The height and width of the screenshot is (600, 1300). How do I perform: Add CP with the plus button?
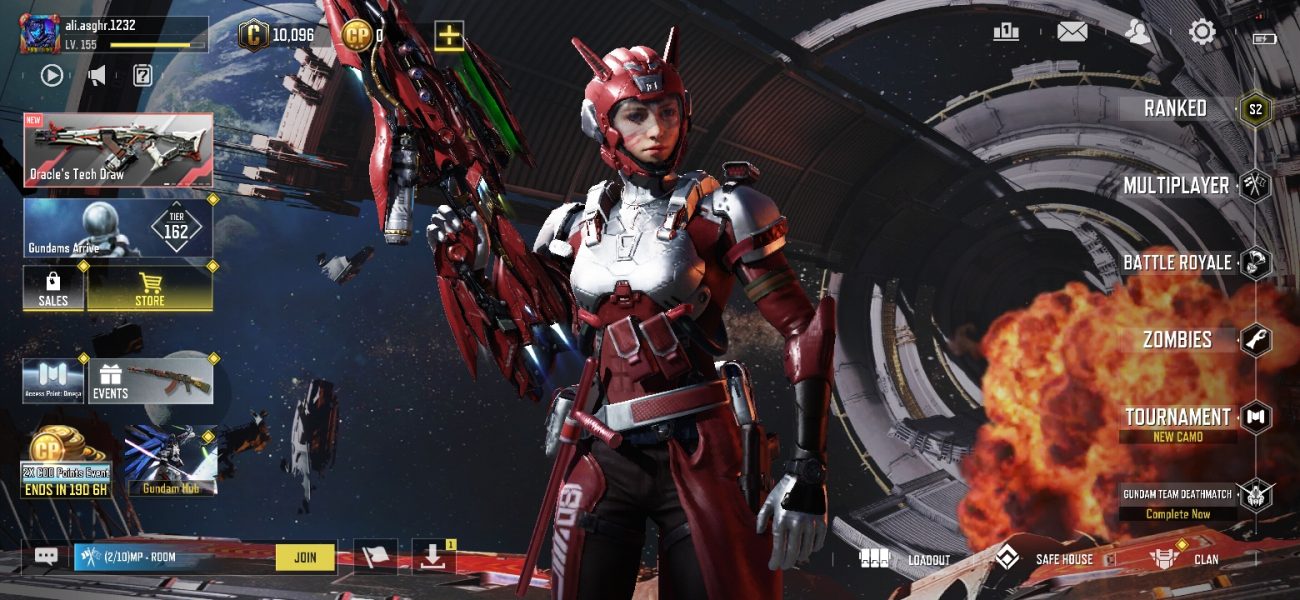coord(449,36)
